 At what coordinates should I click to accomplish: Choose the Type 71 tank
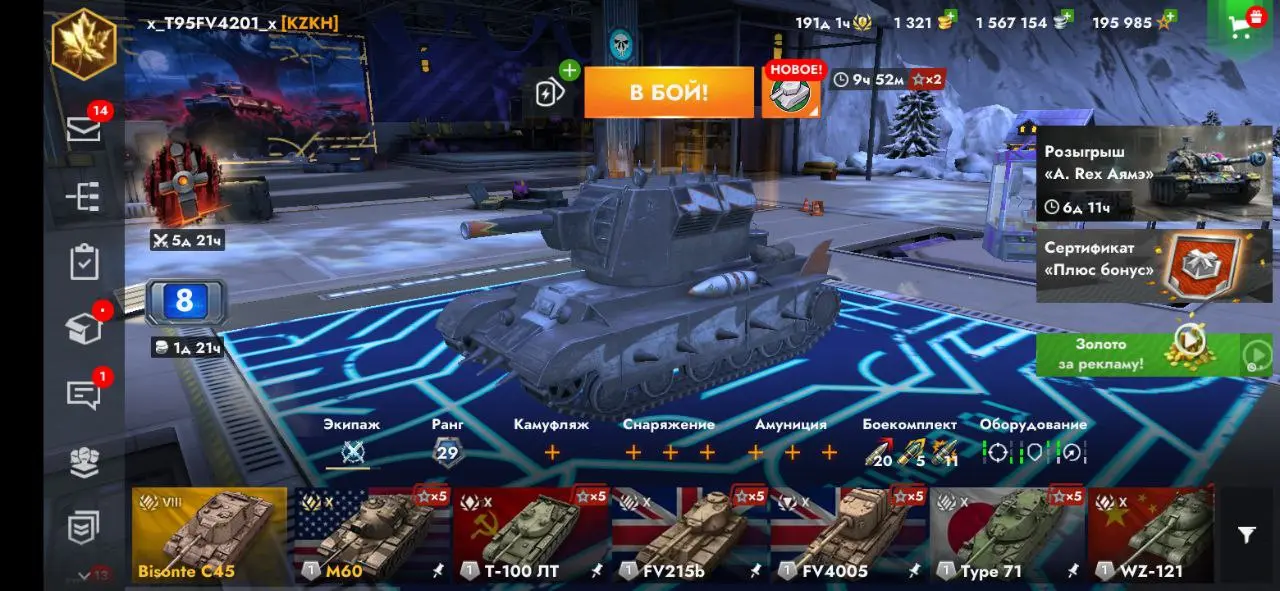[1007, 535]
